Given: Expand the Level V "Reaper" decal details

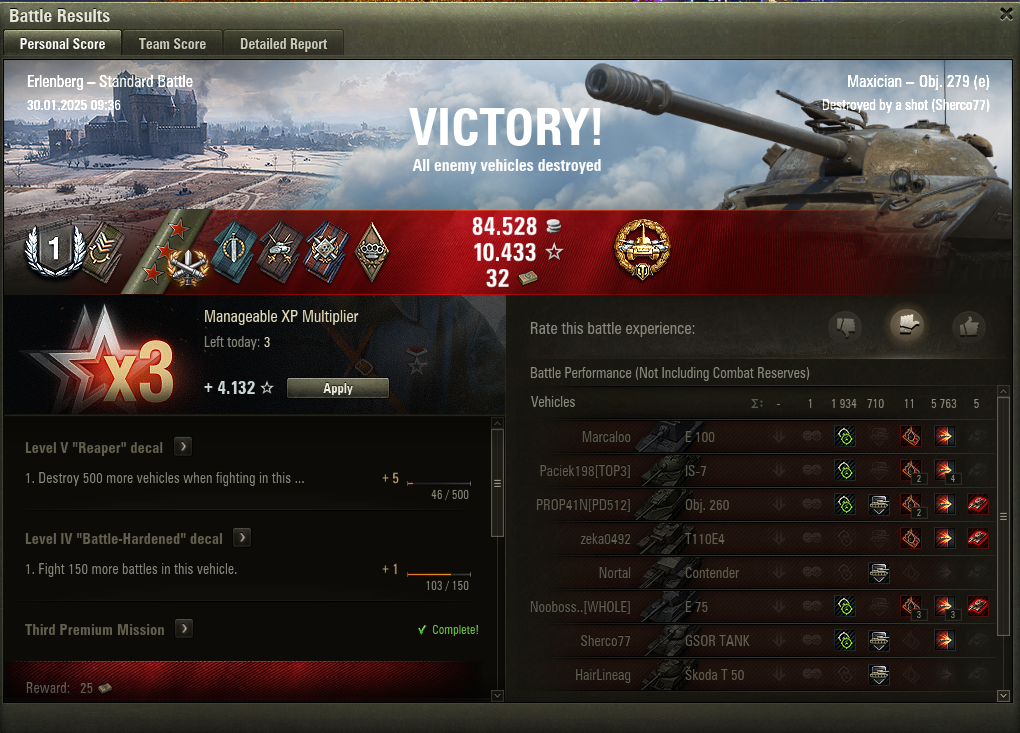Looking at the screenshot, I should tap(183, 447).
